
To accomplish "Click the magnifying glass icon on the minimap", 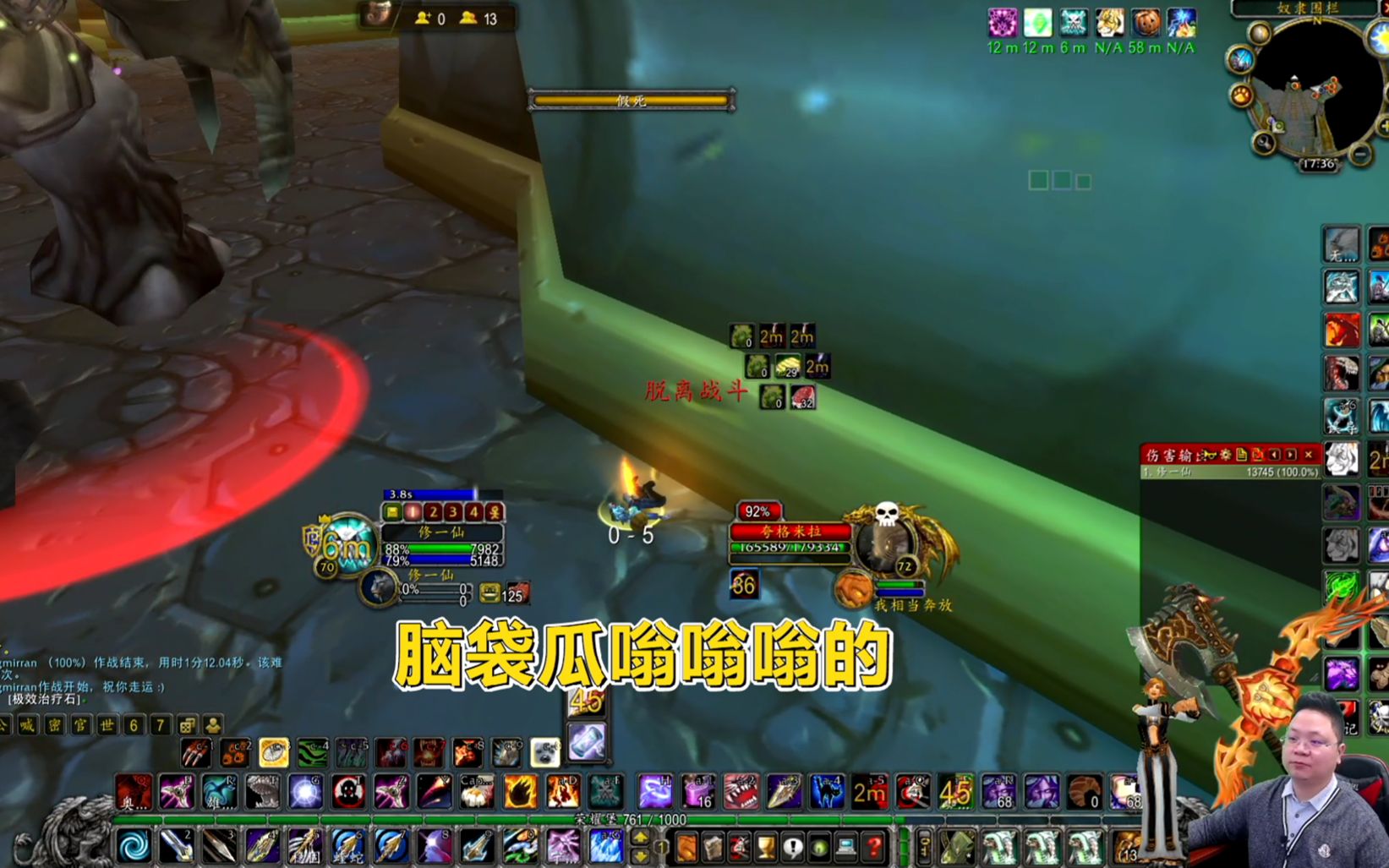I will 1265,141.
